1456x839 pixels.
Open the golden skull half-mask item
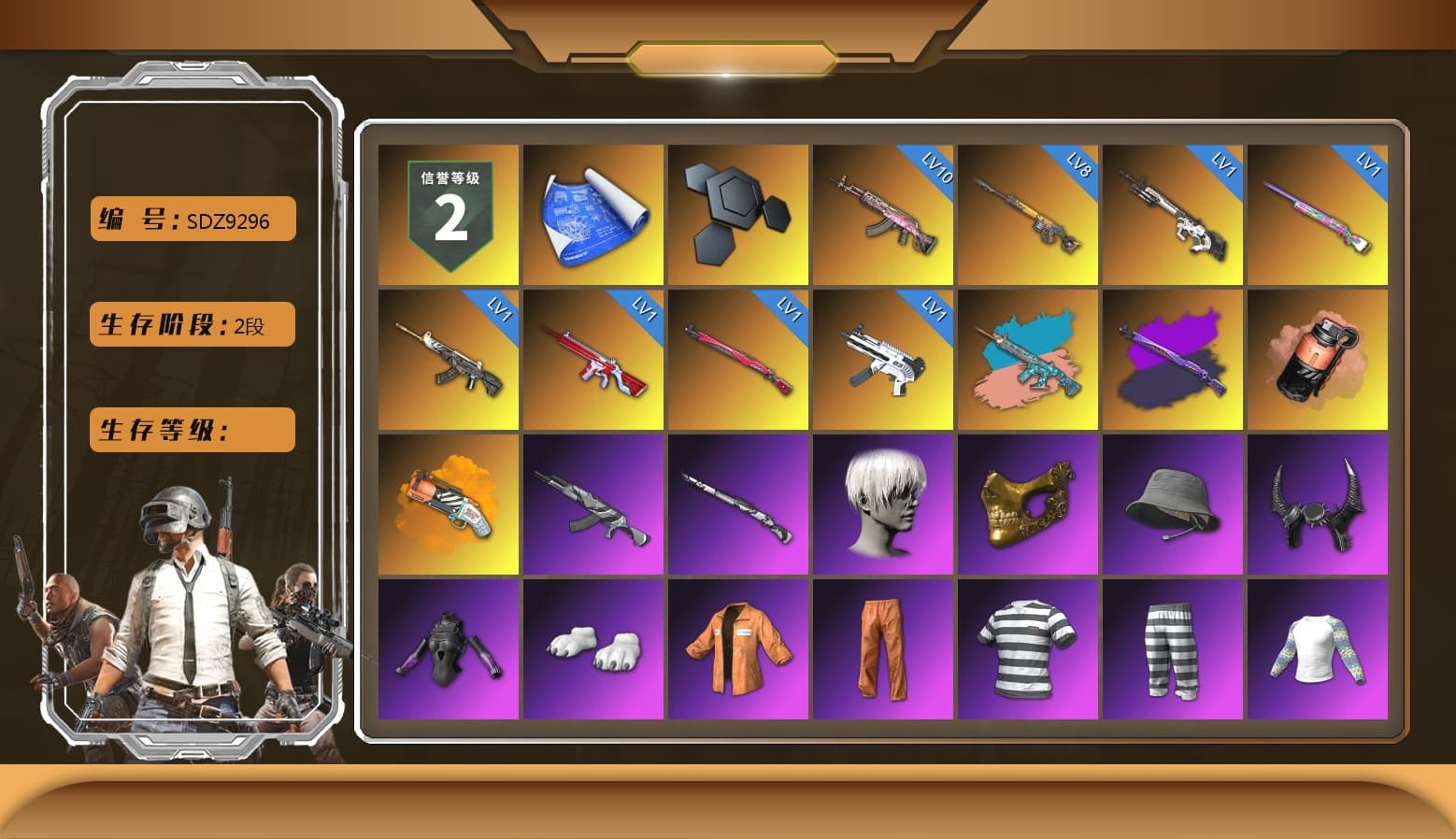1028,505
